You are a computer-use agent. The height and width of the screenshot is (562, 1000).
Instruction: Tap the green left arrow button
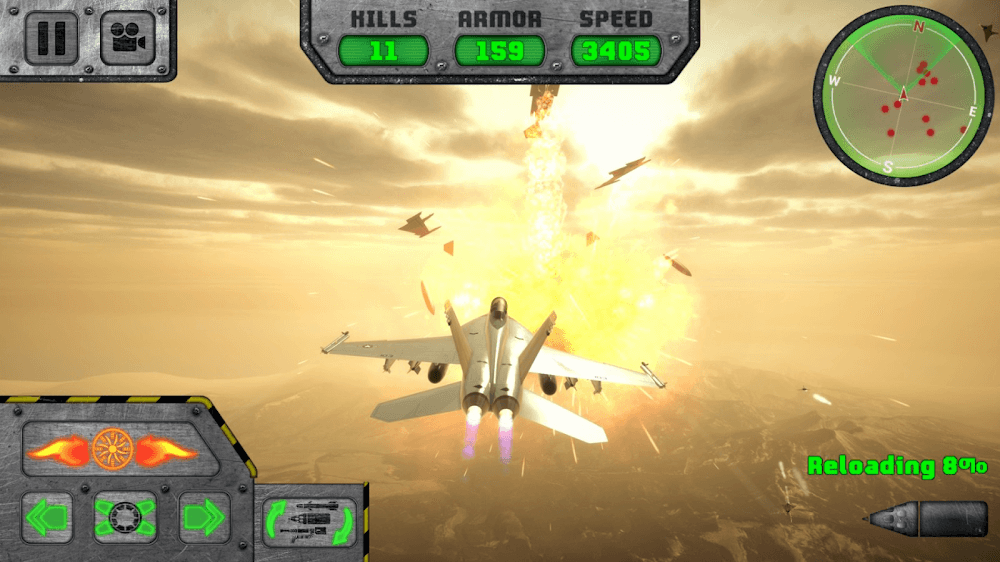pos(47,517)
